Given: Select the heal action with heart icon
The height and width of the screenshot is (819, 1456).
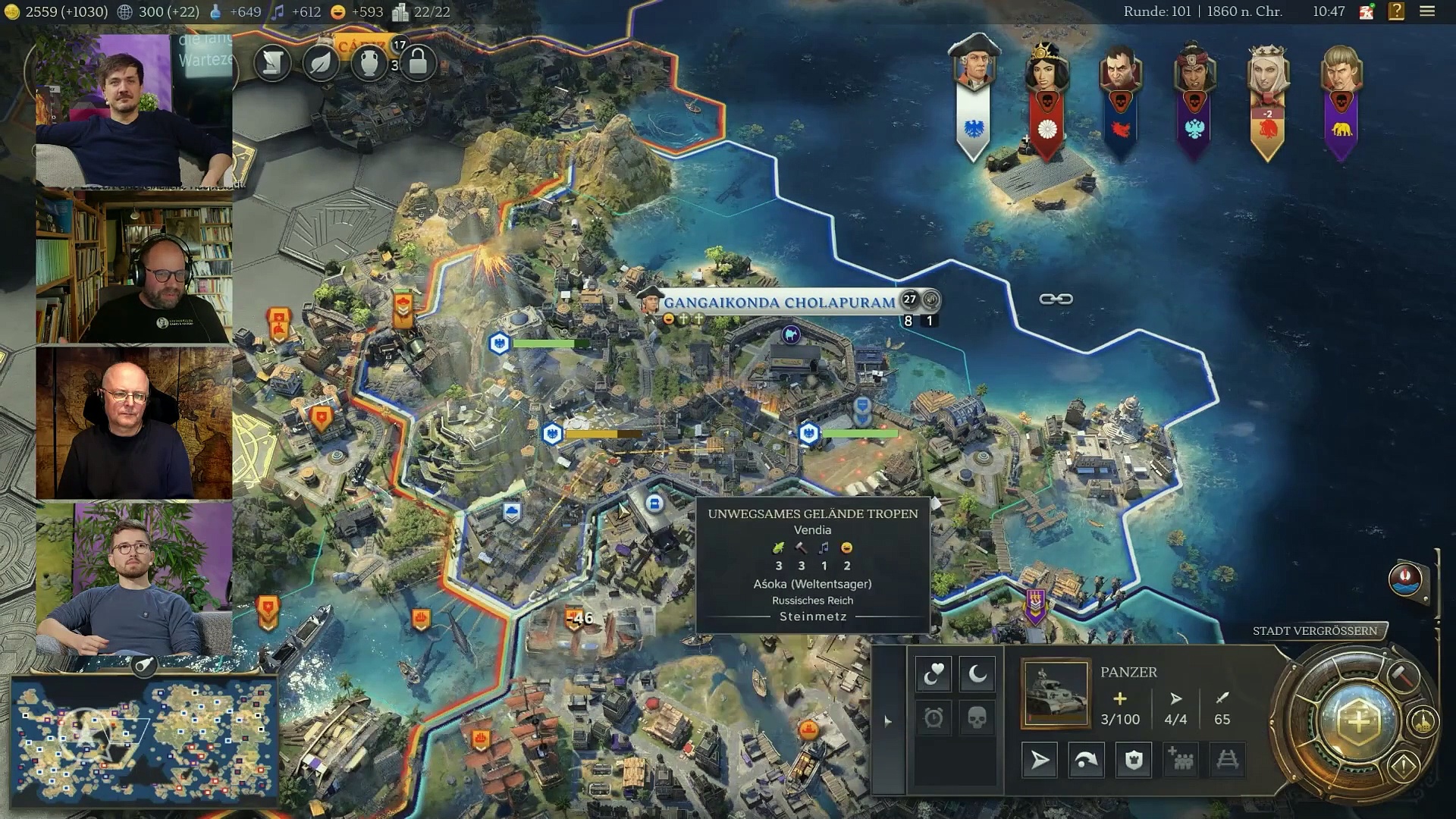Looking at the screenshot, I should click(934, 673).
